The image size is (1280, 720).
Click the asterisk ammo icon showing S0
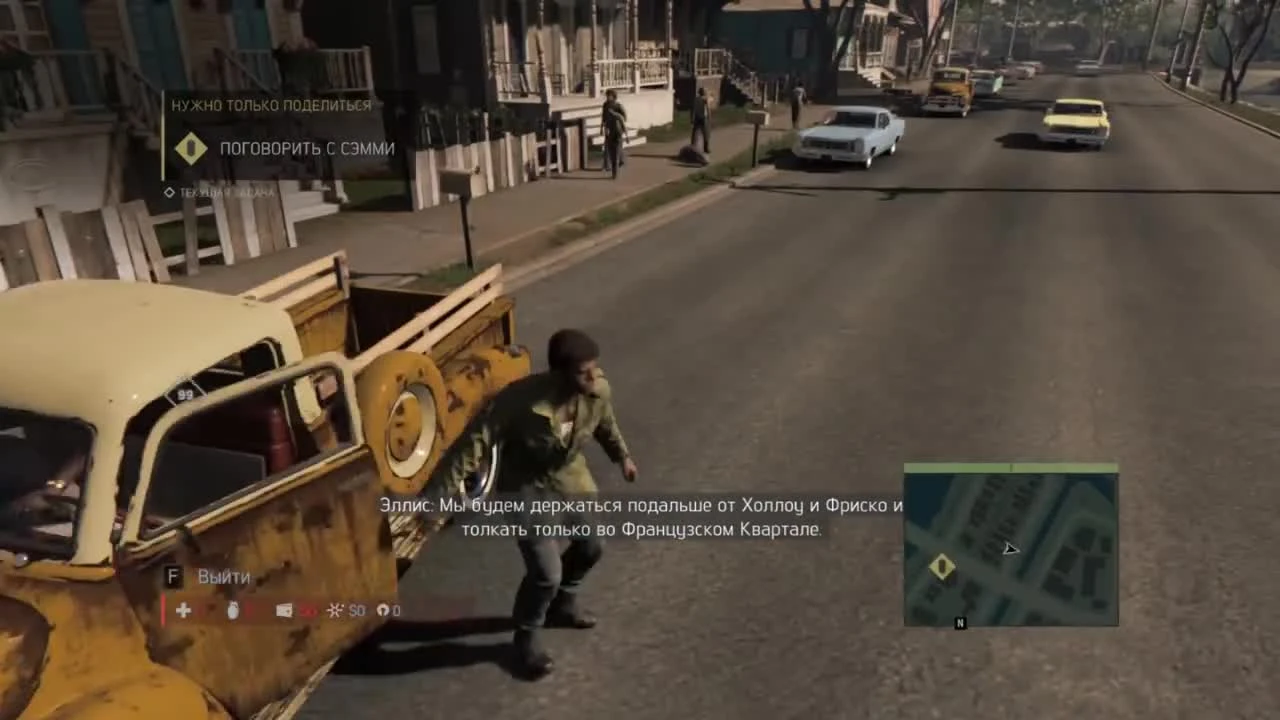335,610
